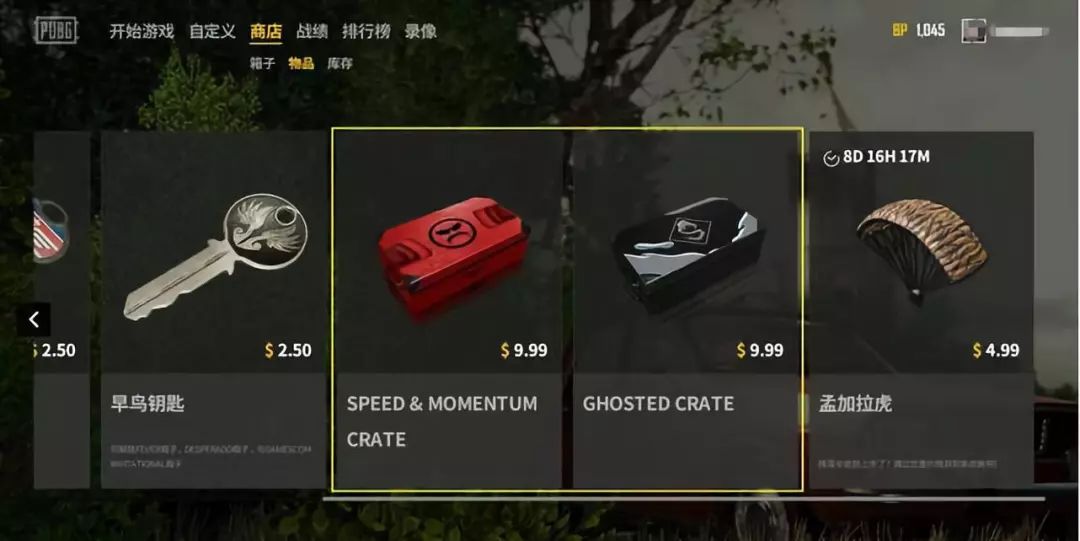Screen dimensions: 1080x541
Task: Open the 库存 inventory sub-tab
Action: tap(340, 64)
